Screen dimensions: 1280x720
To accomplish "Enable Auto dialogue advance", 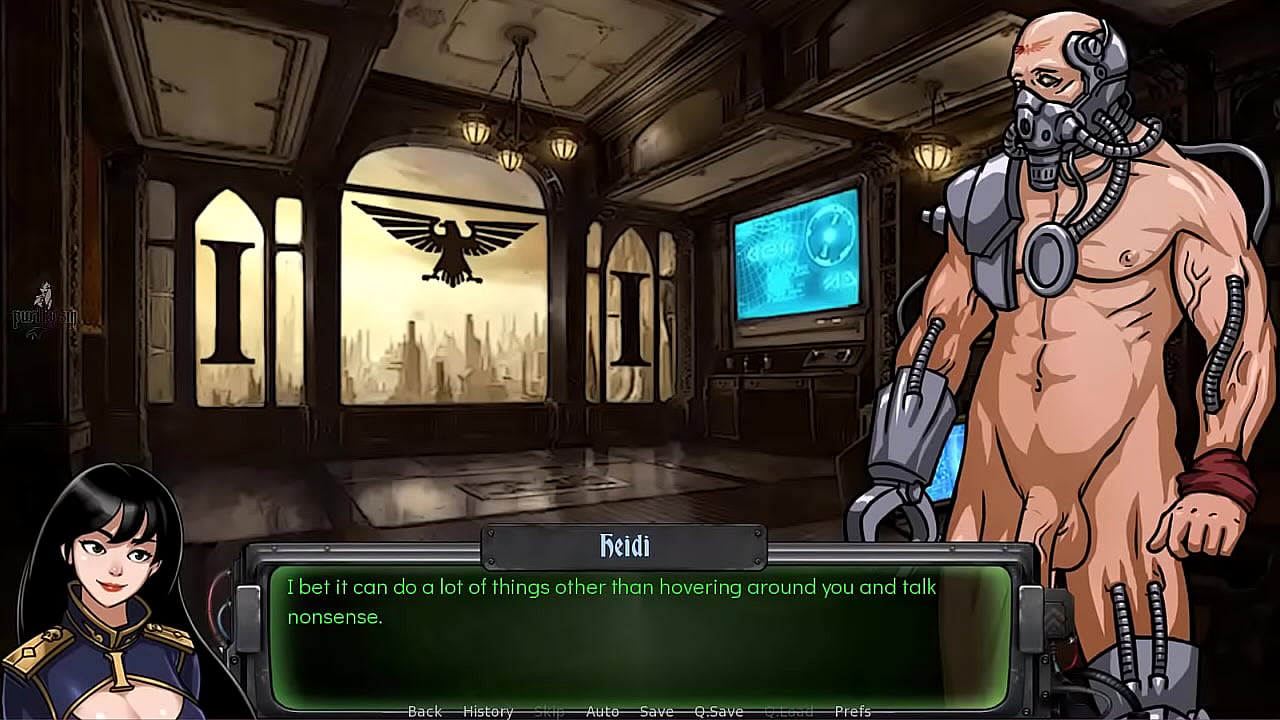I will click(602, 711).
